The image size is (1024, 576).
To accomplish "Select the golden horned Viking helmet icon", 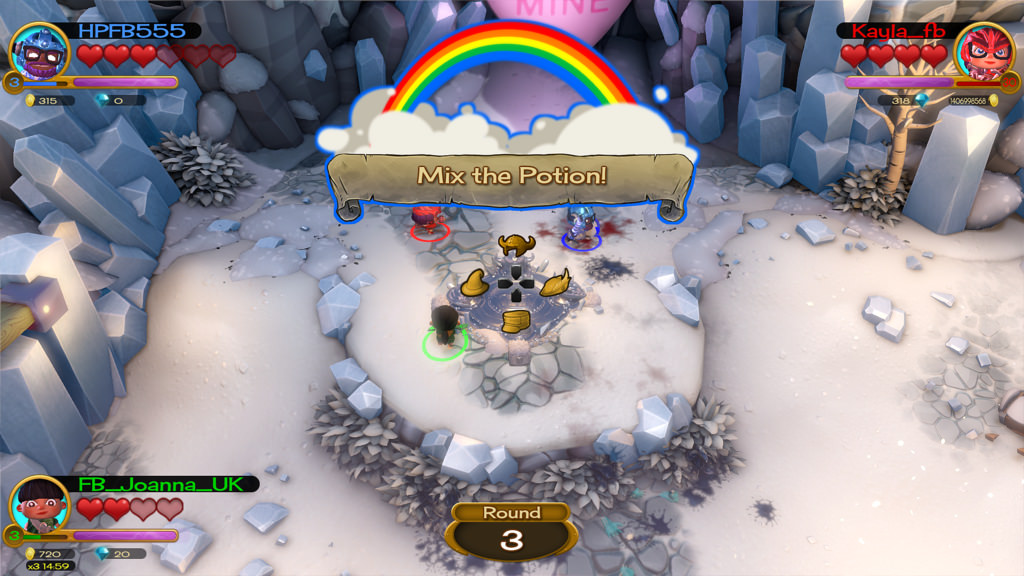I will pos(515,245).
